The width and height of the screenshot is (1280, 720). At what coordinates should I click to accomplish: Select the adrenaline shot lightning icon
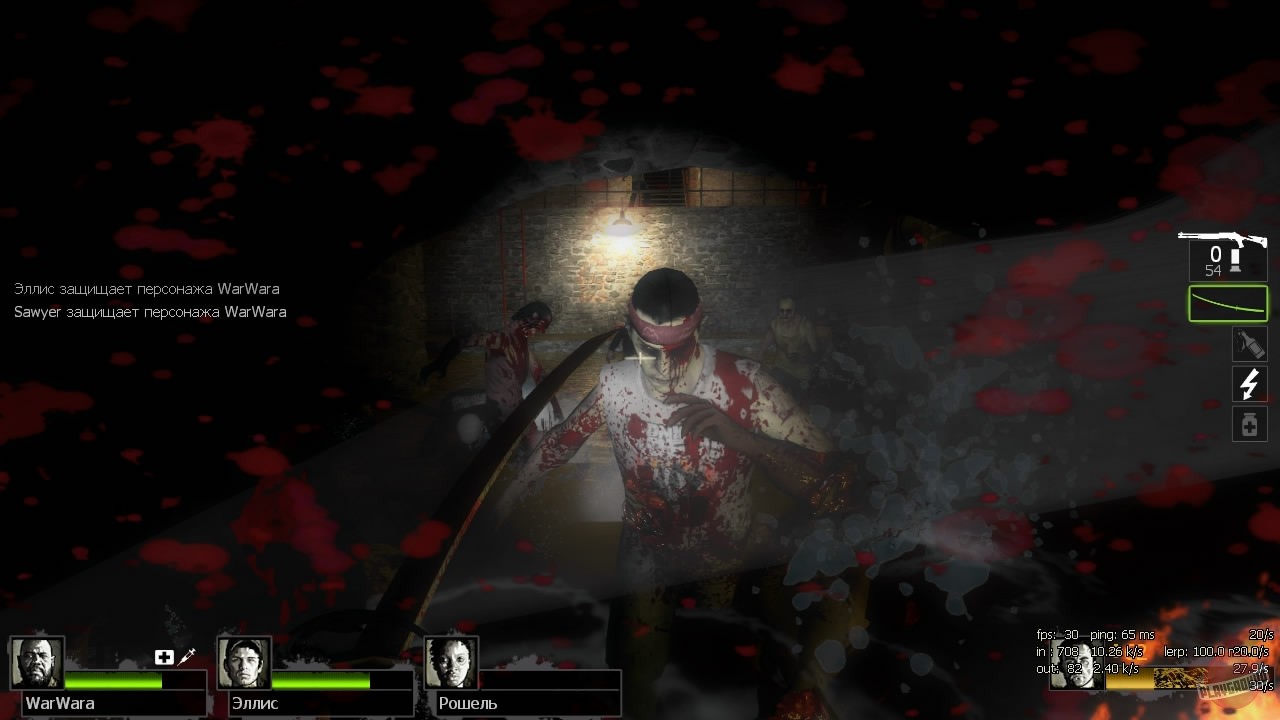(x=1249, y=384)
